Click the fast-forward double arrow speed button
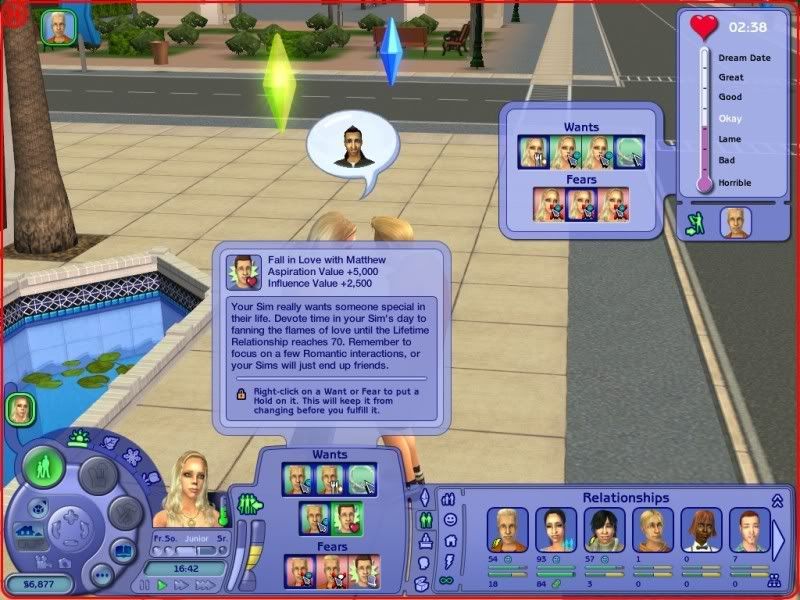 click(x=180, y=584)
